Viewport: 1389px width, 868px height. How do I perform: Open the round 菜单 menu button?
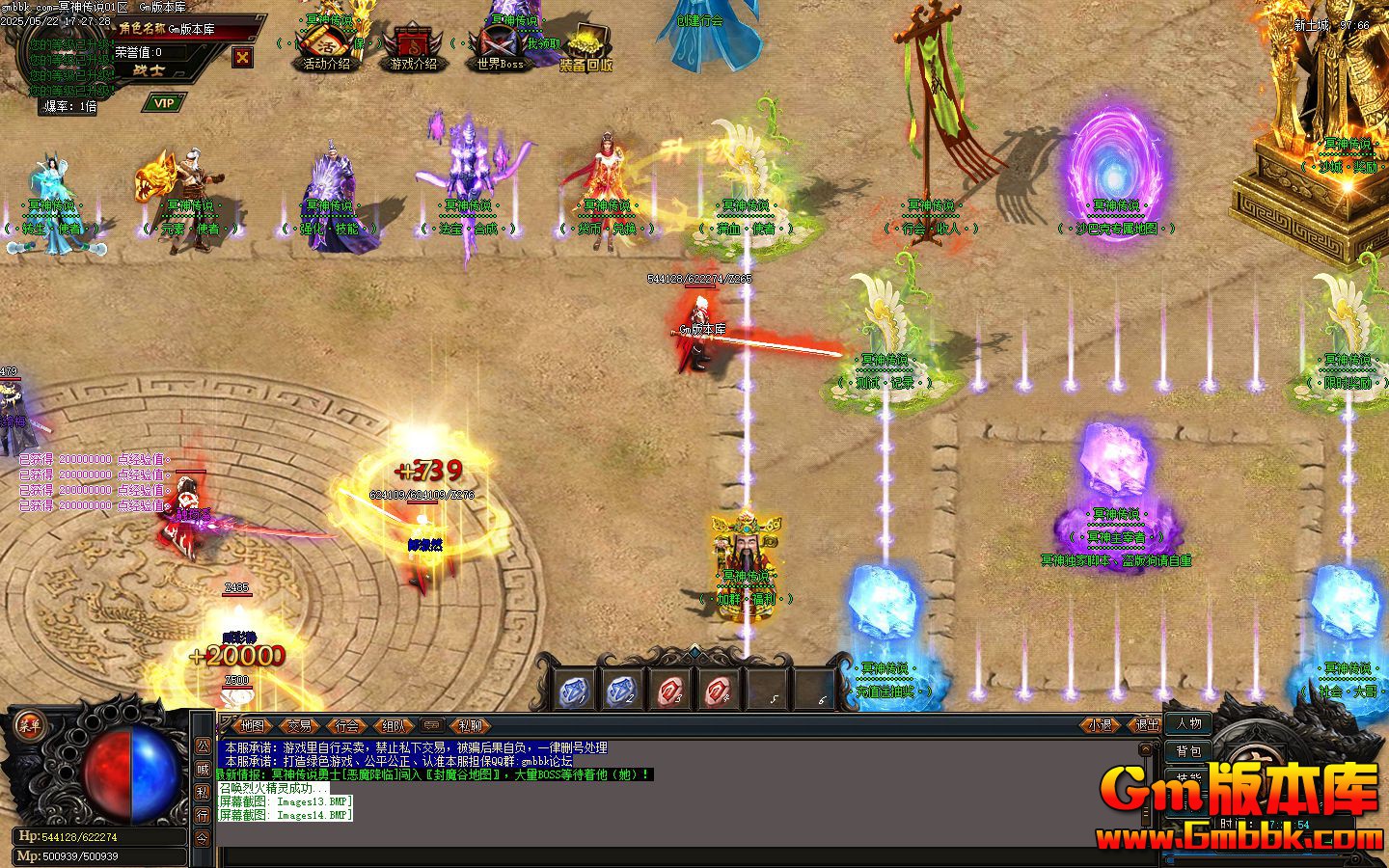(x=28, y=726)
